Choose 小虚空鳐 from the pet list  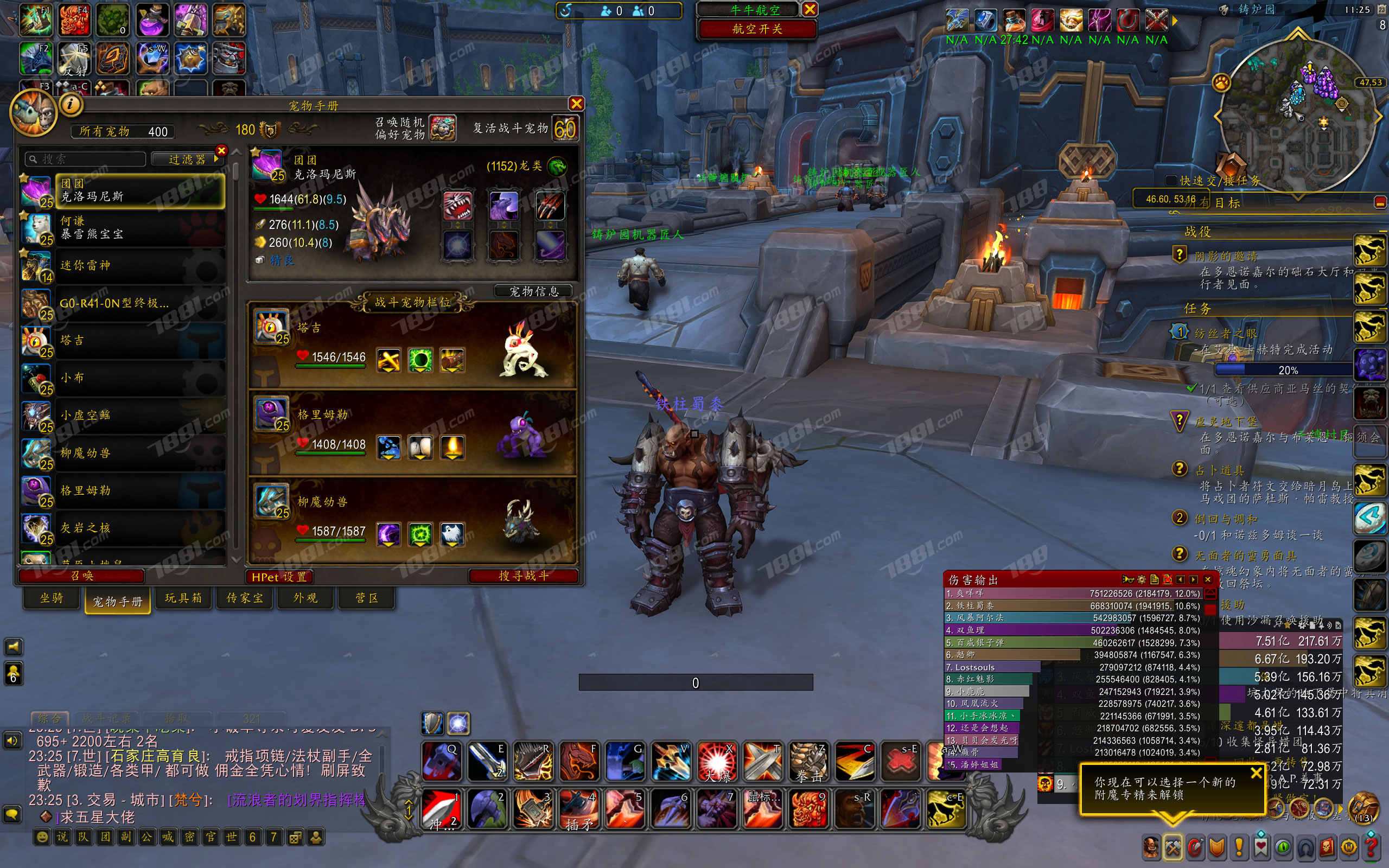point(123,416)
